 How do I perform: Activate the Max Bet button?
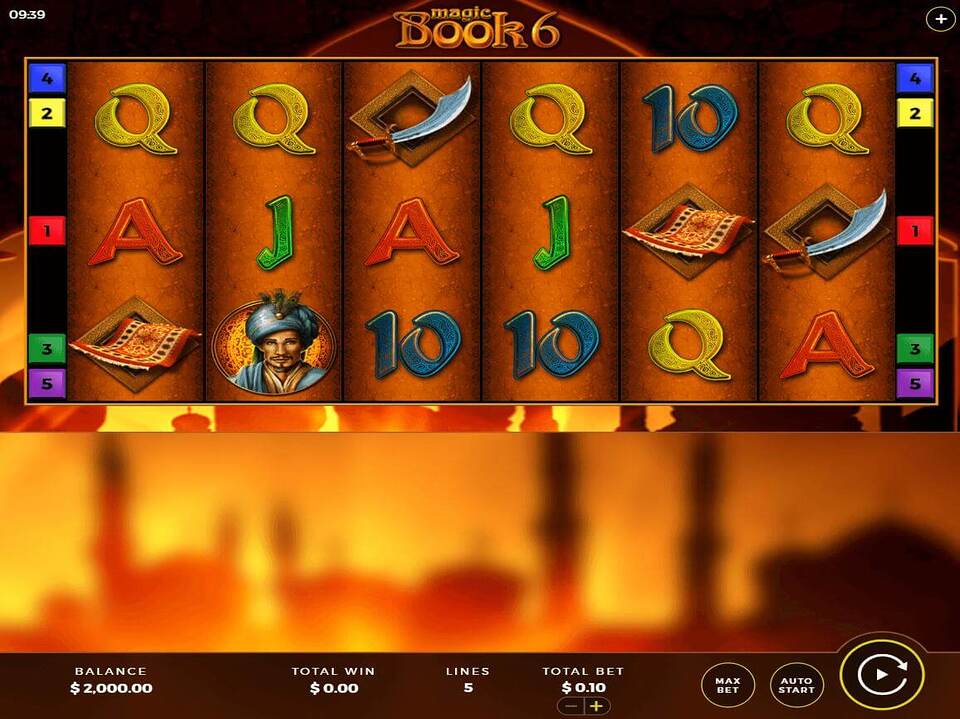click(727, 684)
